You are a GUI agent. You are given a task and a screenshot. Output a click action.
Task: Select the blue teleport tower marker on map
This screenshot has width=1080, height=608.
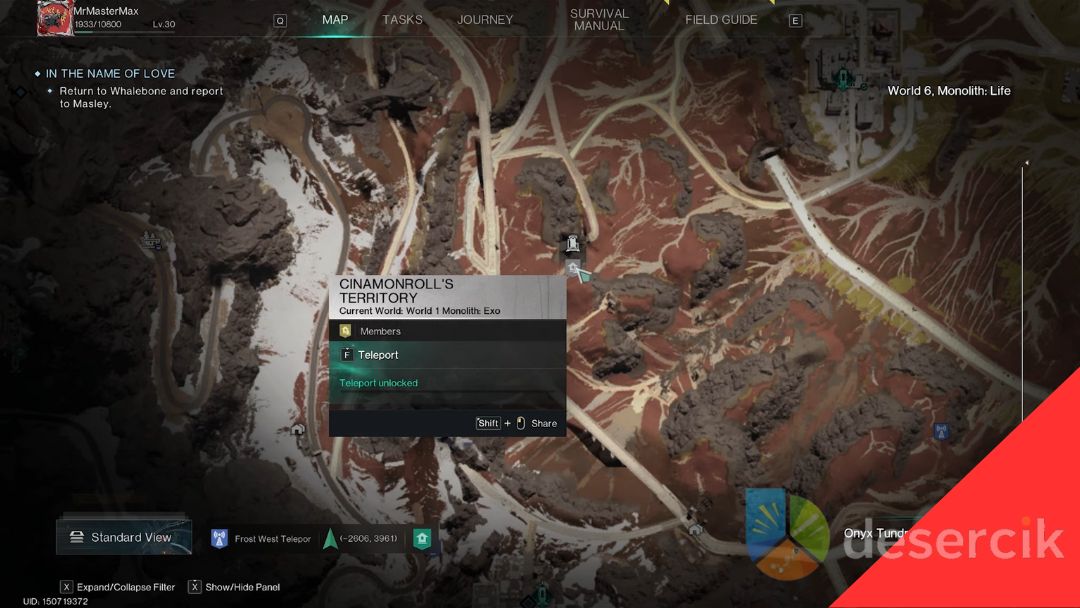coord(939,432)
